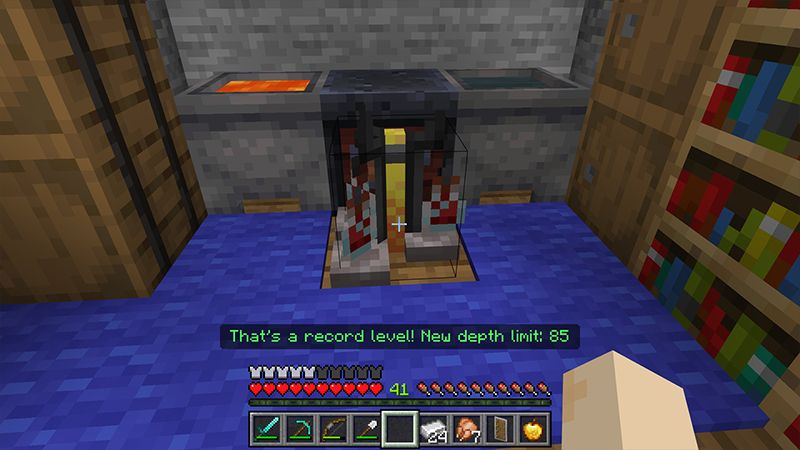Choose the bow in the hotbar
Image resolution: width=800 pixels, height=450 pixels.
[333, 429]
